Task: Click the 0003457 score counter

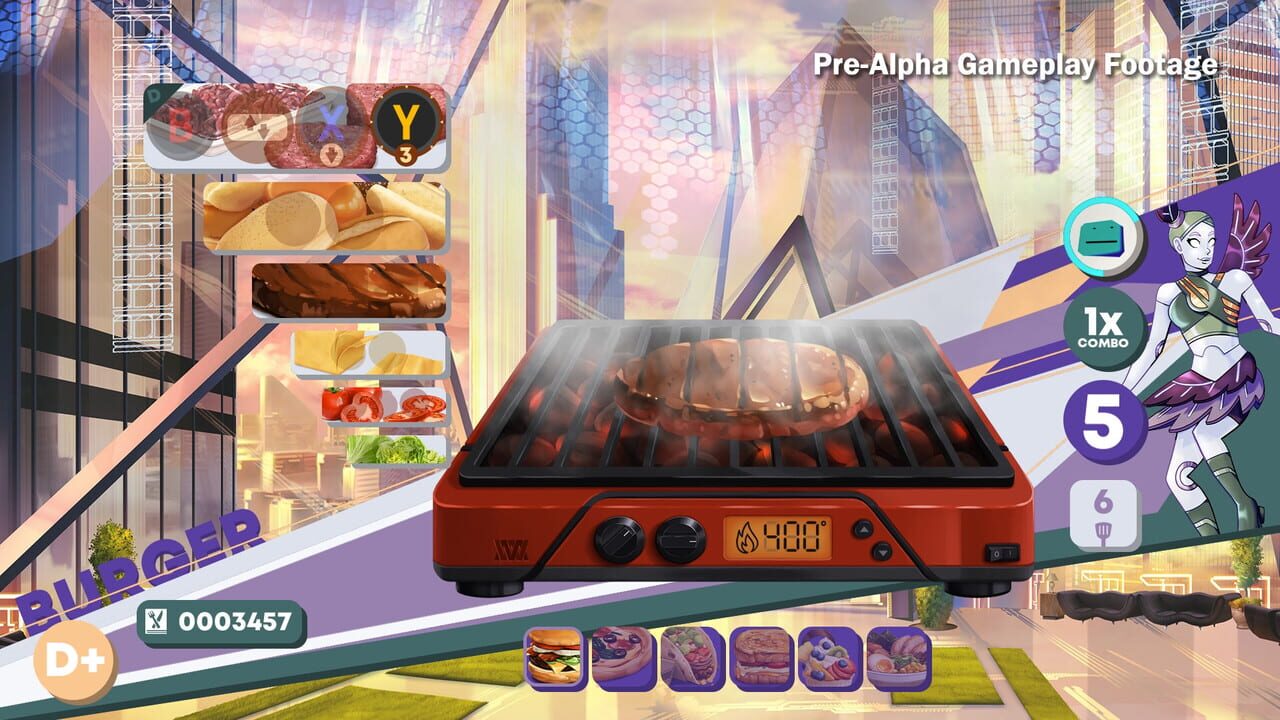Action: 221,620
